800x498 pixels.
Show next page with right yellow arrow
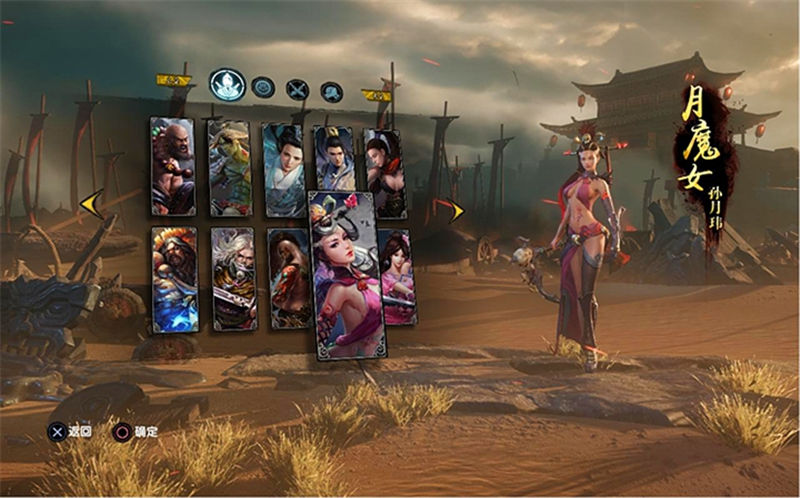click(x=457, y=210)
